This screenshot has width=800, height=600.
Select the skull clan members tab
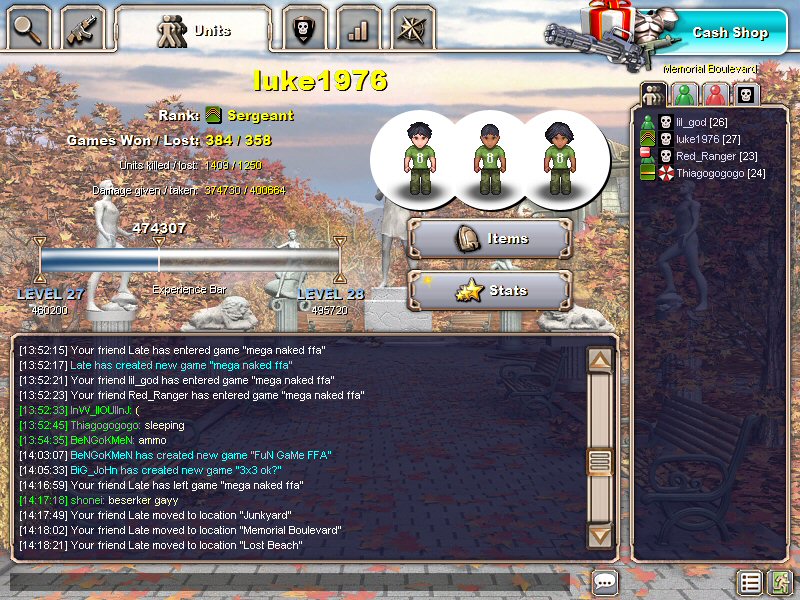(746, 94)
